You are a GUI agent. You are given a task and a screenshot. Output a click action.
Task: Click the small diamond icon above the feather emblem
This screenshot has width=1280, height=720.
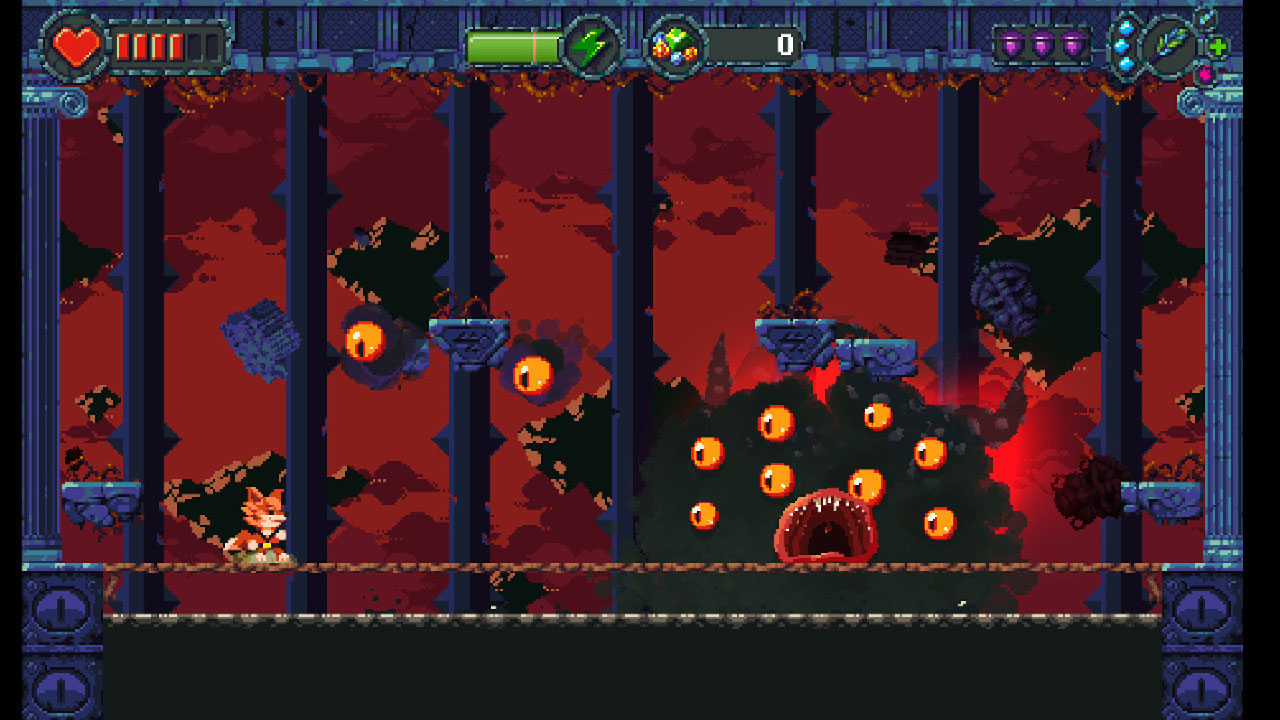pyautogui.click(x=1205, y=20)
